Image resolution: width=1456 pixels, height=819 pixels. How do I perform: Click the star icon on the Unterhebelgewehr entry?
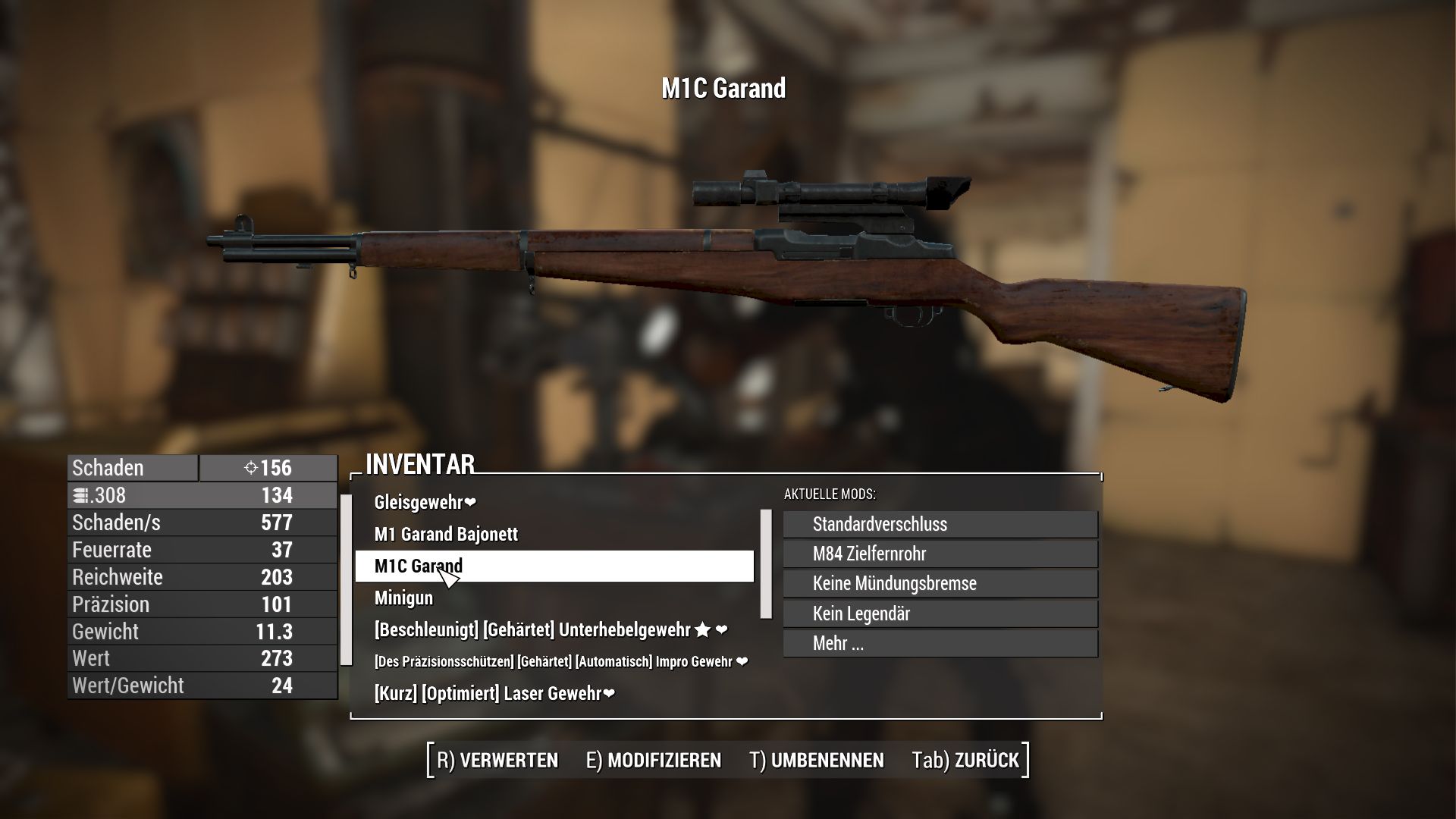(x=703, y=629)
